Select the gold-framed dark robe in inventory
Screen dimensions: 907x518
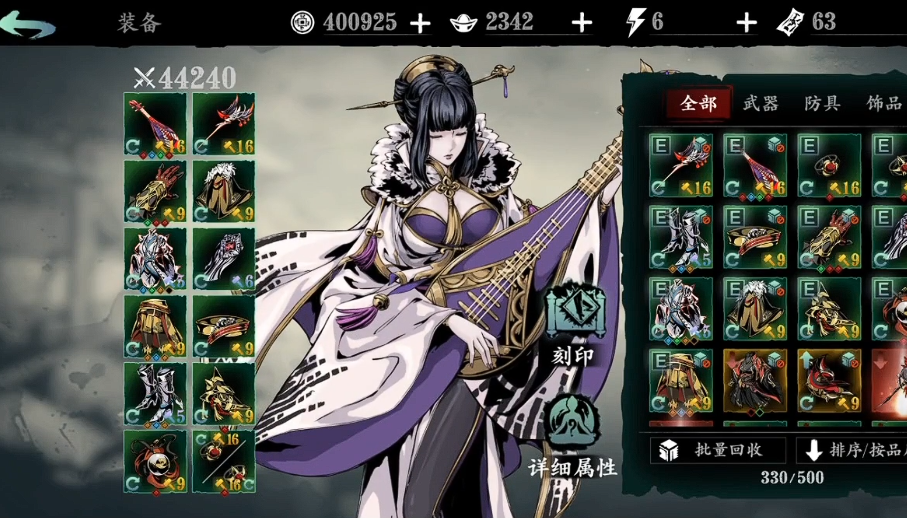click(755, 380)
